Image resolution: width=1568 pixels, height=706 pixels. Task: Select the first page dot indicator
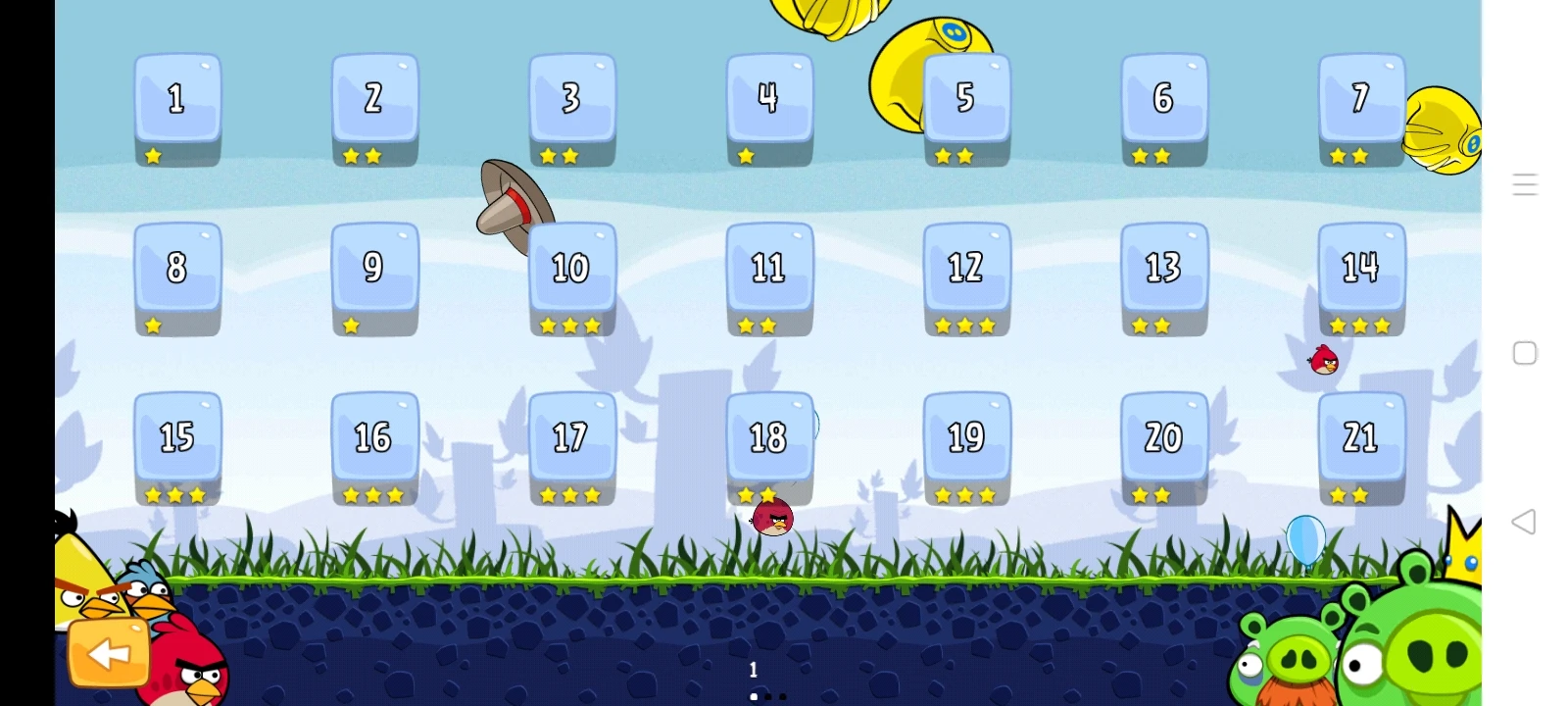pos(754,696)
